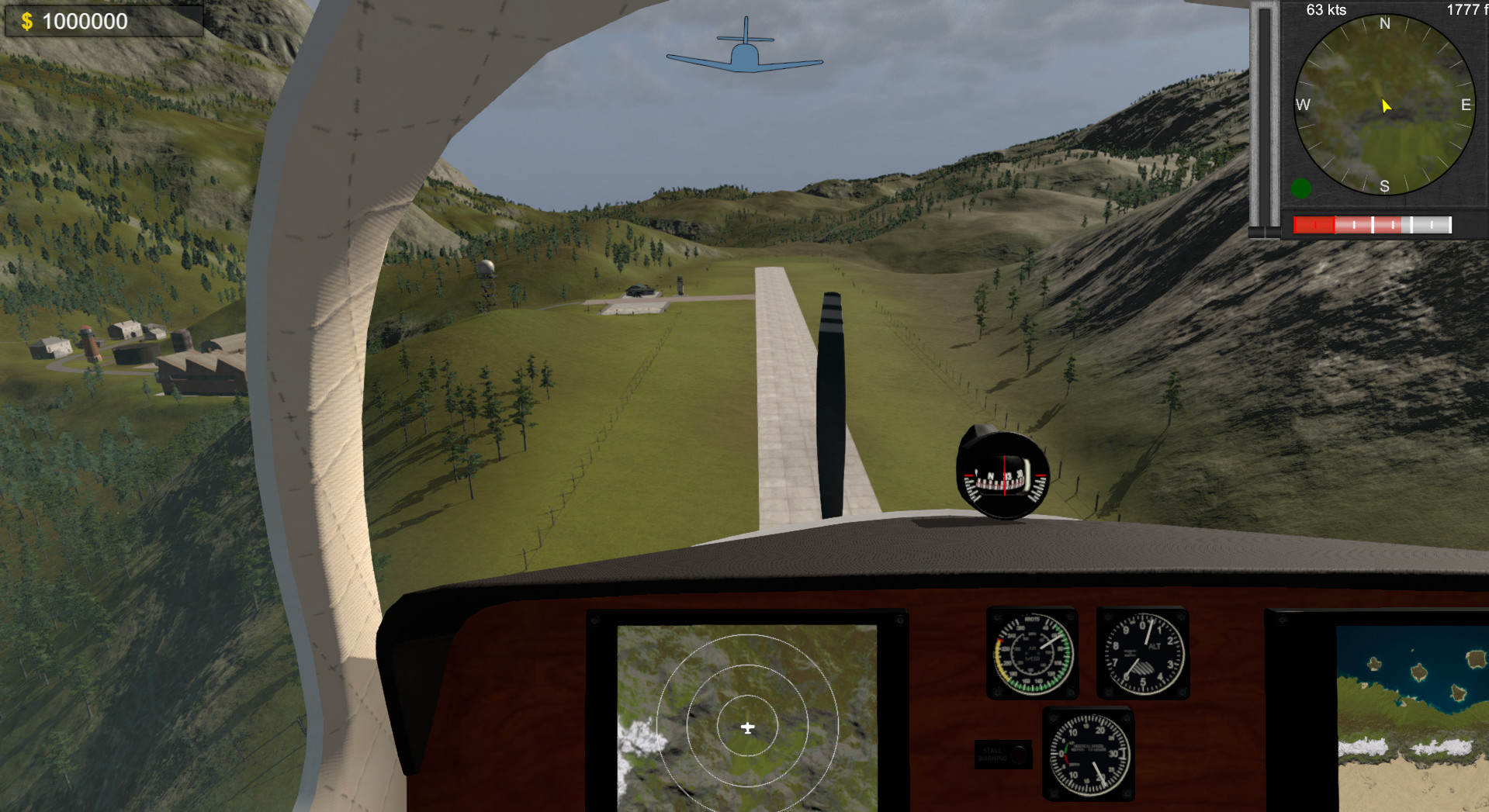Click the 1777 ft altitude readout
This screenshot has width=1489, height=812.
(x=1463, y=9)
